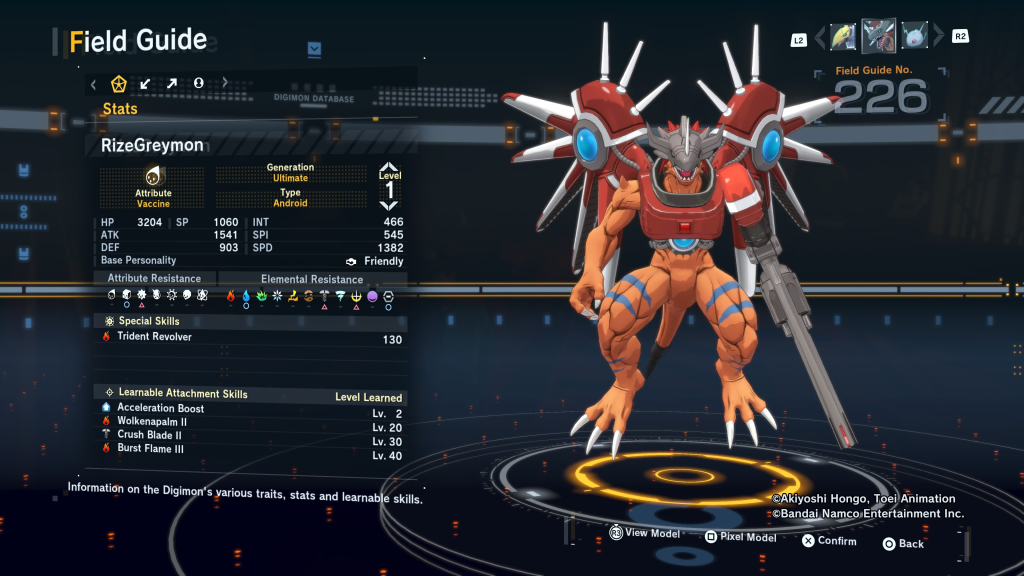Show next Digimon with right arrow
This screenshot has width=1024, height=576.
[938, 38]
